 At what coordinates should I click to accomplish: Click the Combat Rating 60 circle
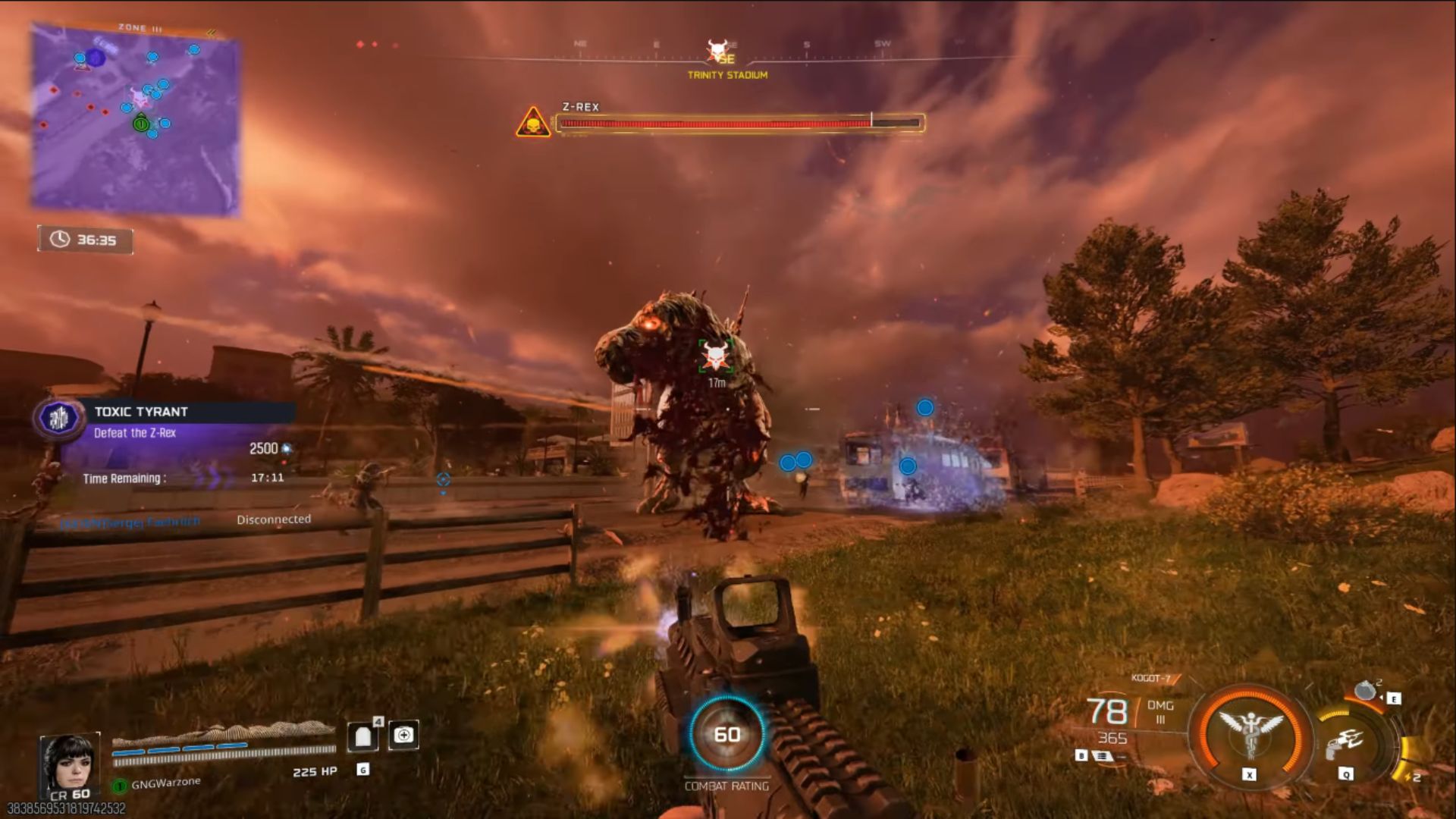click(726, 734)
